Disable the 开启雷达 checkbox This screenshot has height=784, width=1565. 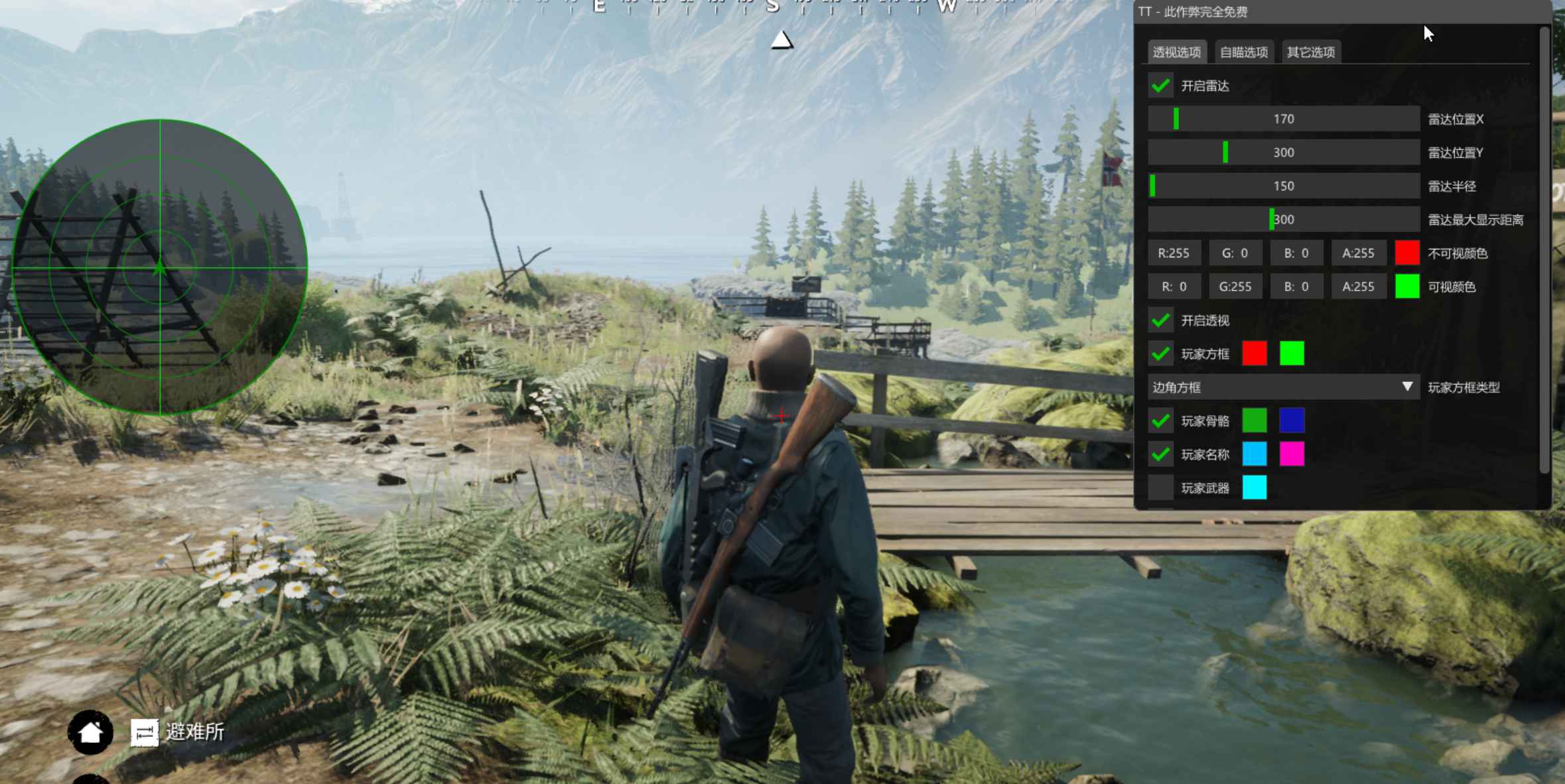coord(1162,86)
